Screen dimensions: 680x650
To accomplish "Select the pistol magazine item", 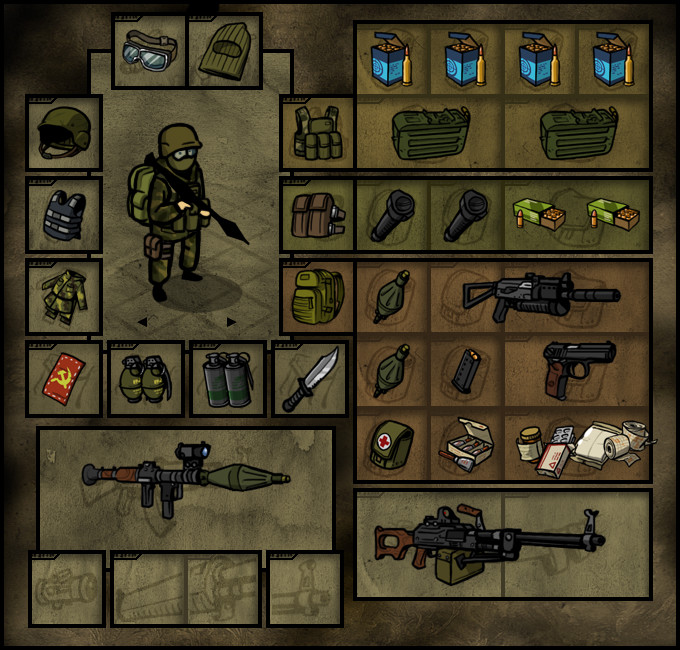I will coord(466,371).
